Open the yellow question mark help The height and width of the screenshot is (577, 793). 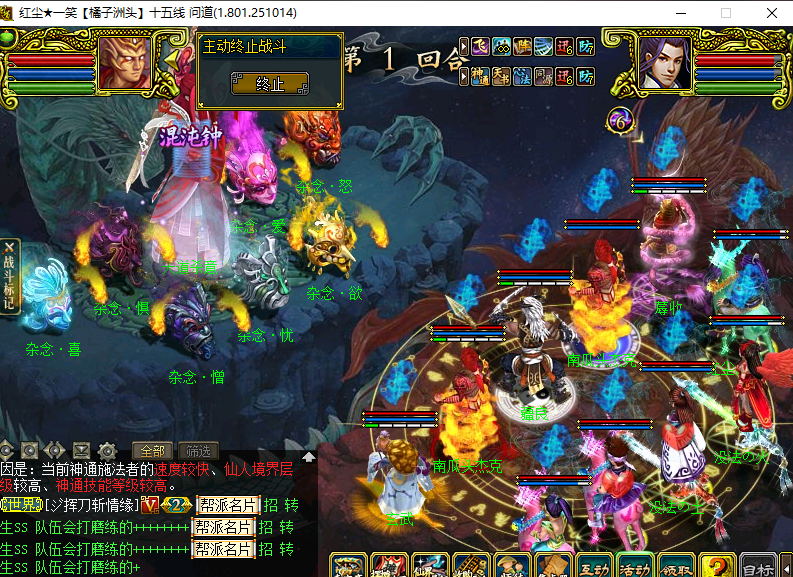pyautogui.click(x=717, y=566)
